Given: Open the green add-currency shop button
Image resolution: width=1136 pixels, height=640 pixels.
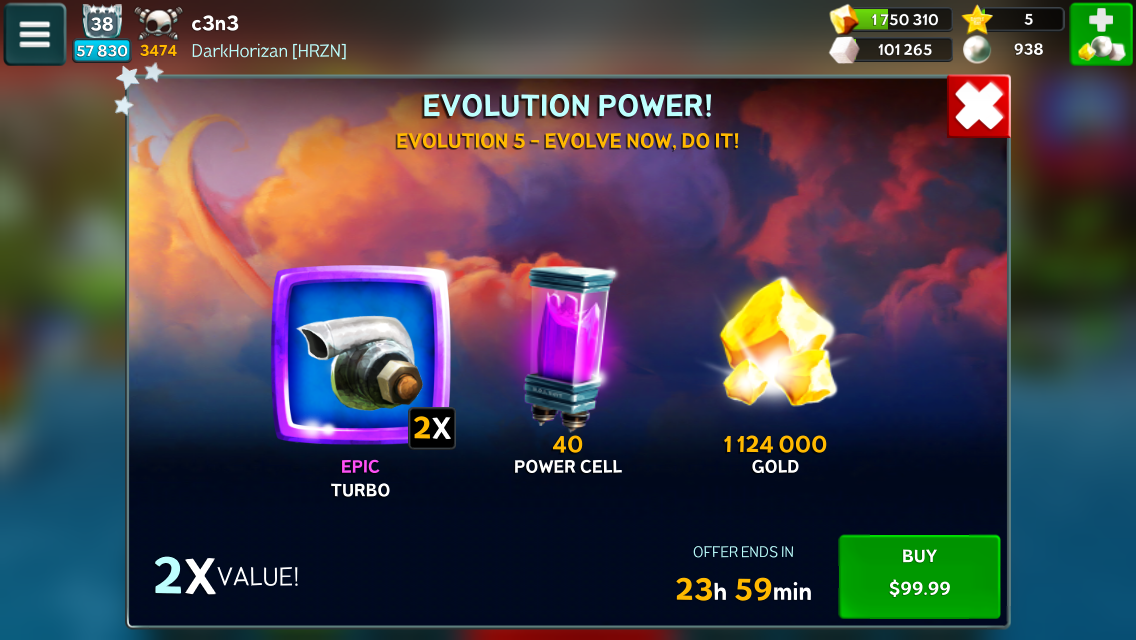Looking at the screenshot, I should tap(1100, 34).
